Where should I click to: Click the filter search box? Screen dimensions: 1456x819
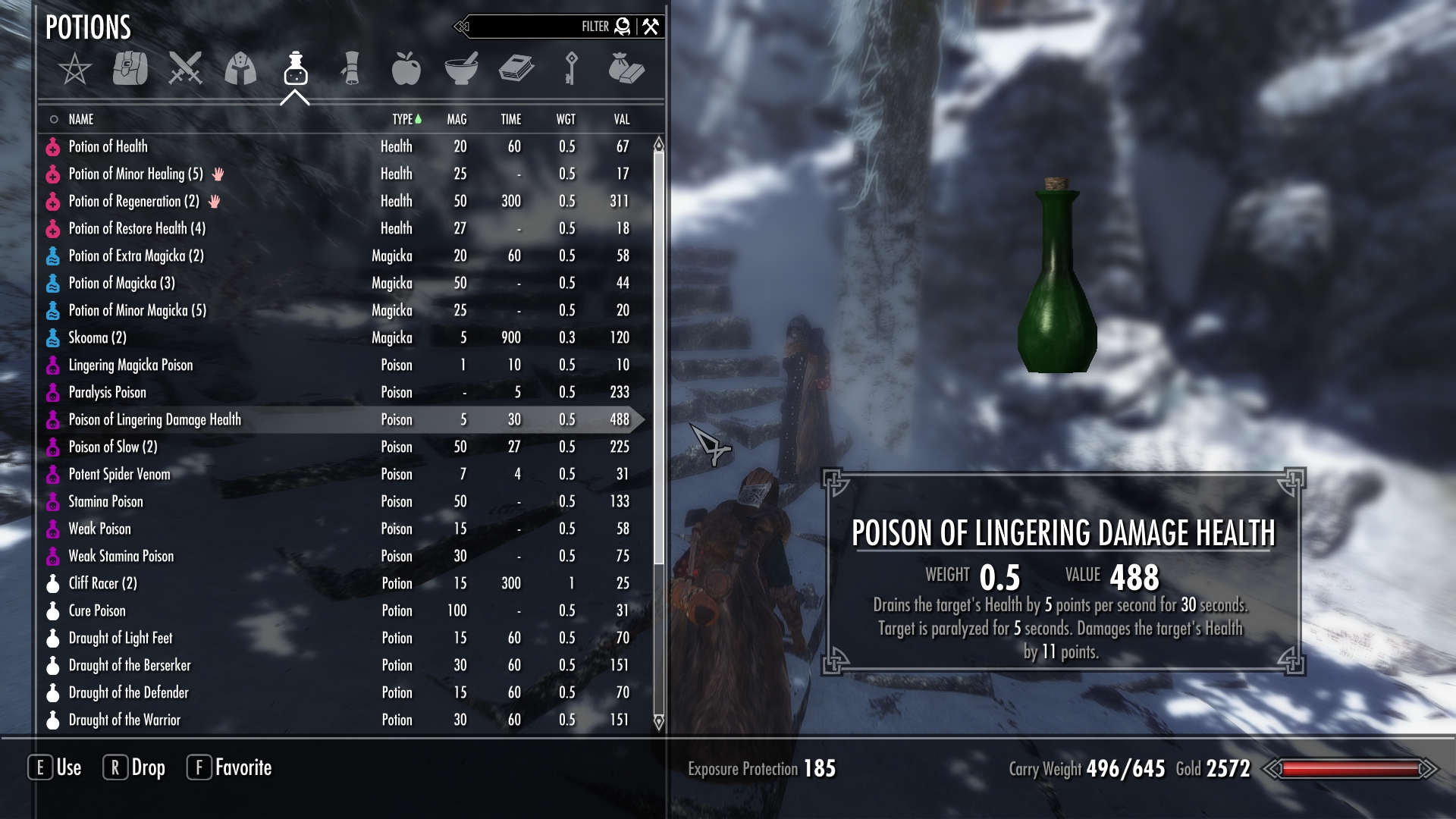pyautogui.click(x=531, y=27)
